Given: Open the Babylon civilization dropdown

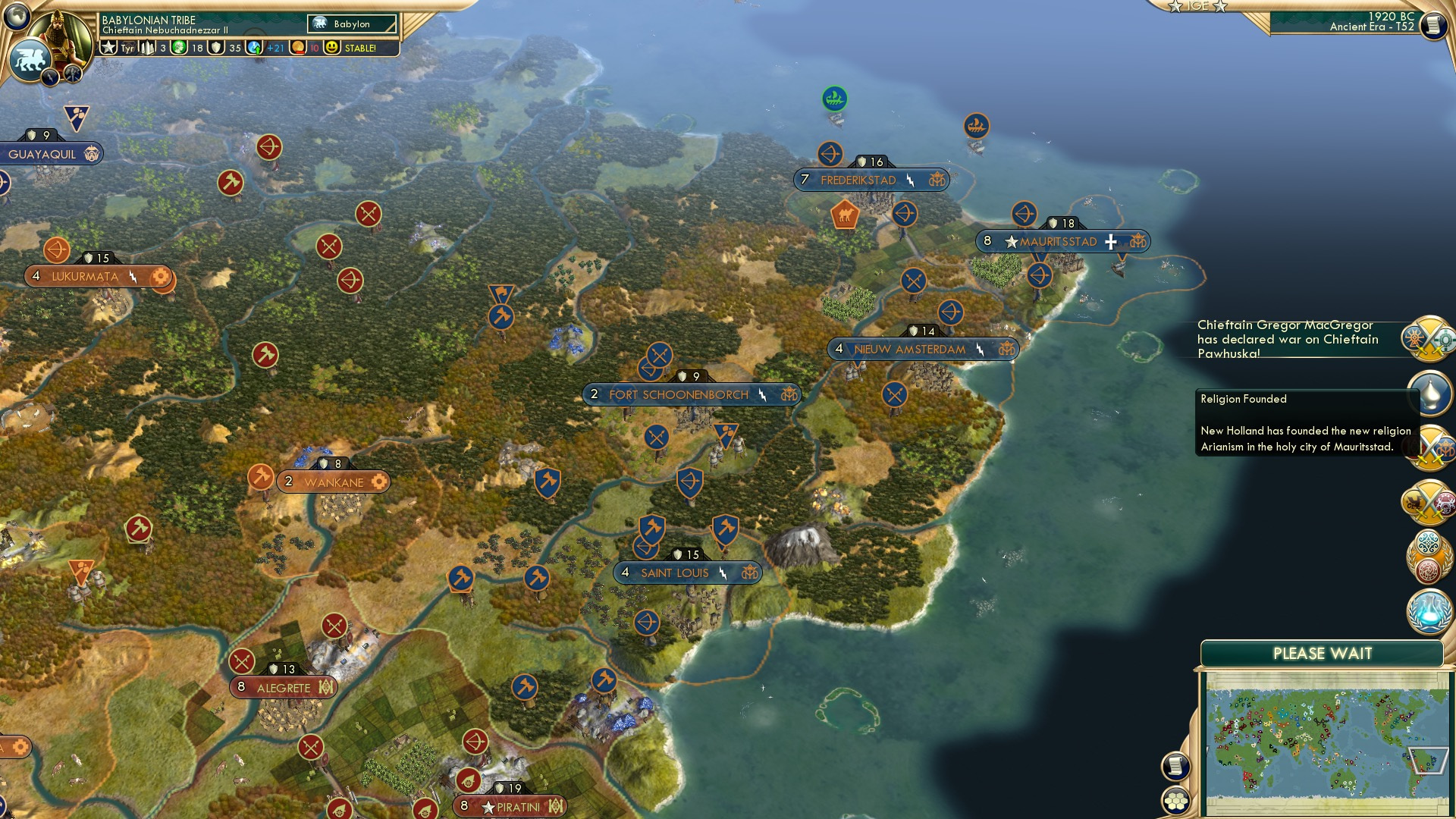Looking at the screenshot, I should [350, 24].
